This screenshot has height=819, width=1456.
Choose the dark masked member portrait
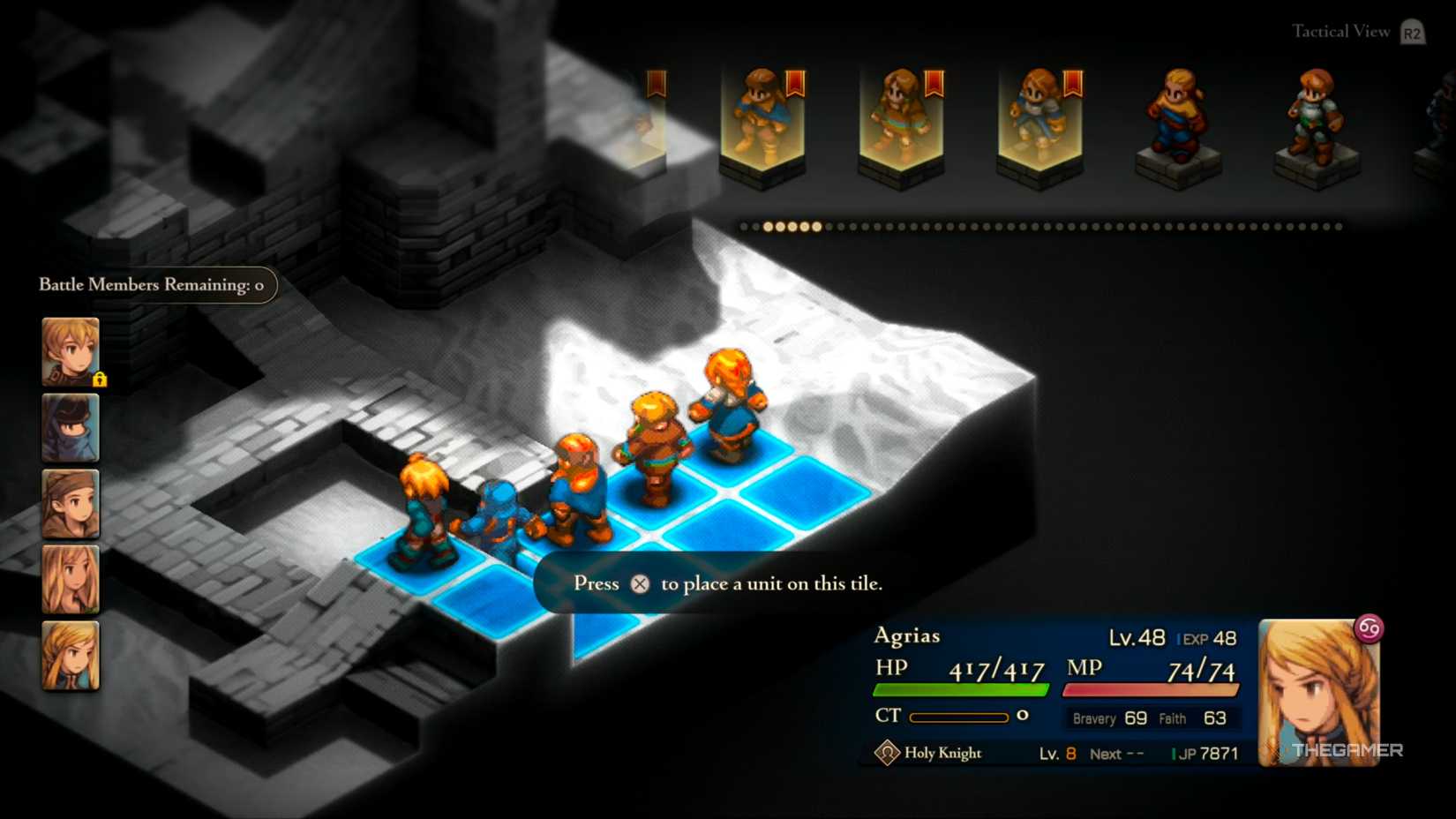click(71, 428)
